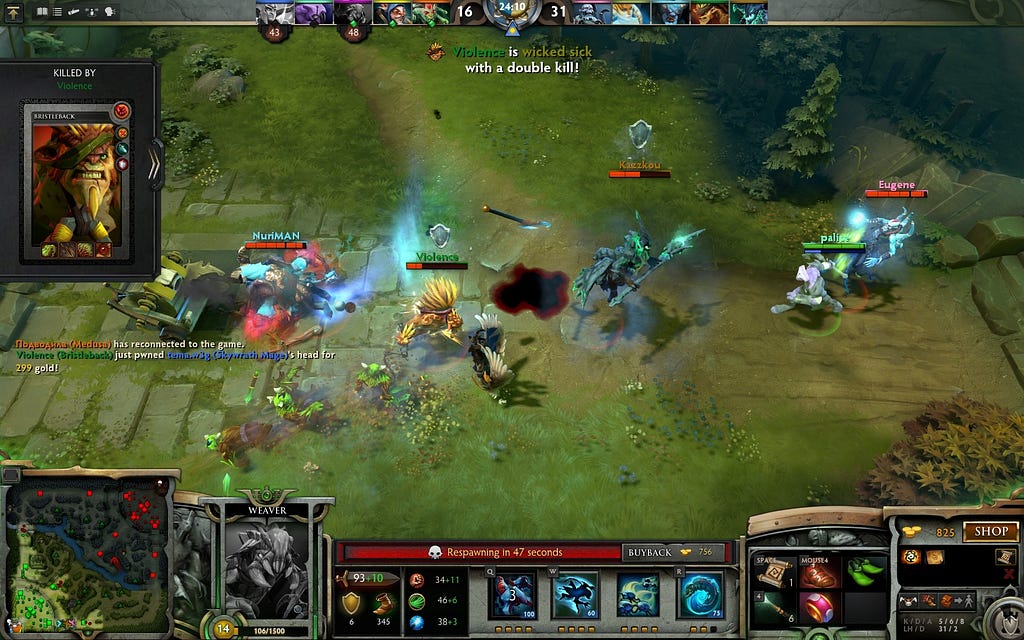The image size is (1024, 640).
Task: Use the Town Portal Scroll item slot
Action: pyautogui.click(x=775, y=572)
